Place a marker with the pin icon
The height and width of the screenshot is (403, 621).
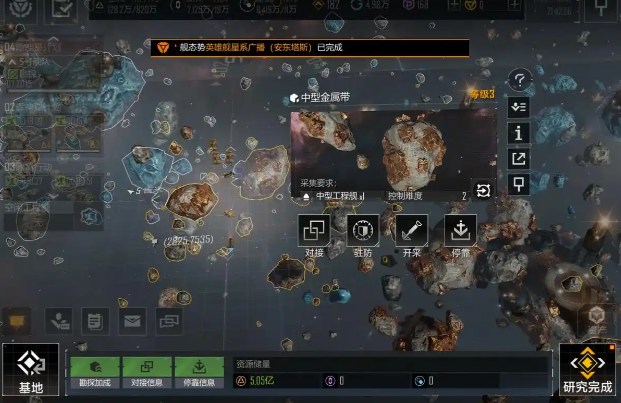click(x=518, y=184)
